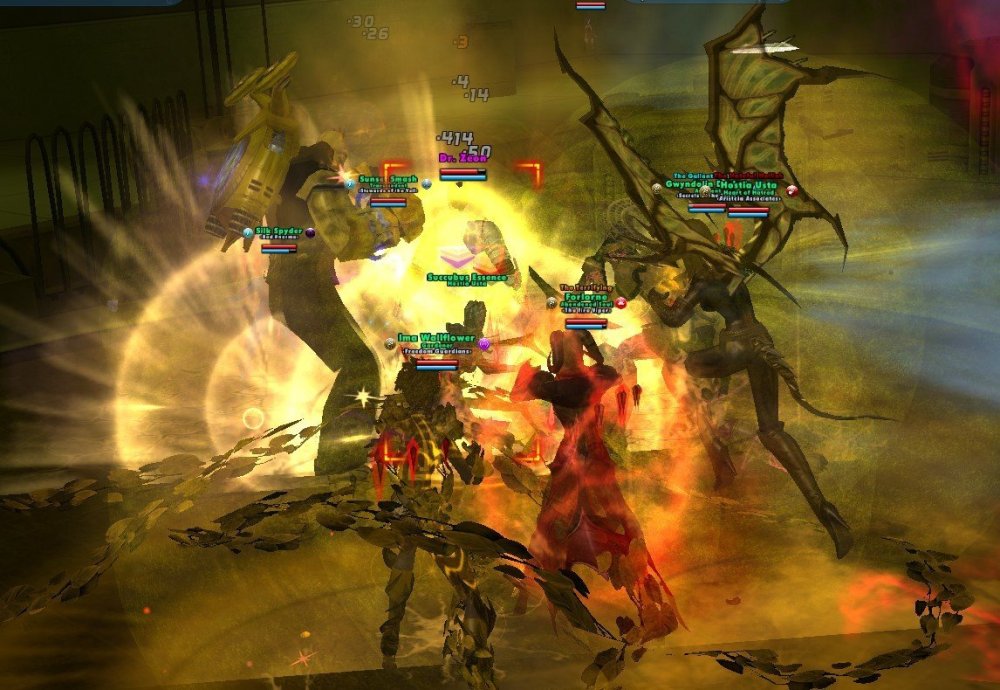Select the Hostia Usta nameplate

click(x=747, y=187)
